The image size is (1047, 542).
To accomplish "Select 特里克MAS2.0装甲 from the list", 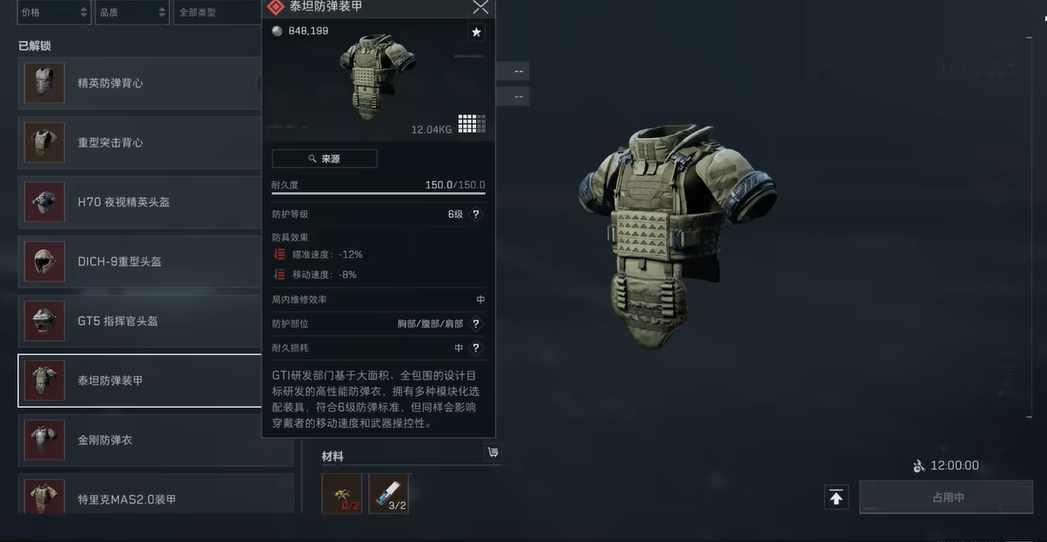I will tap(140, 498).
